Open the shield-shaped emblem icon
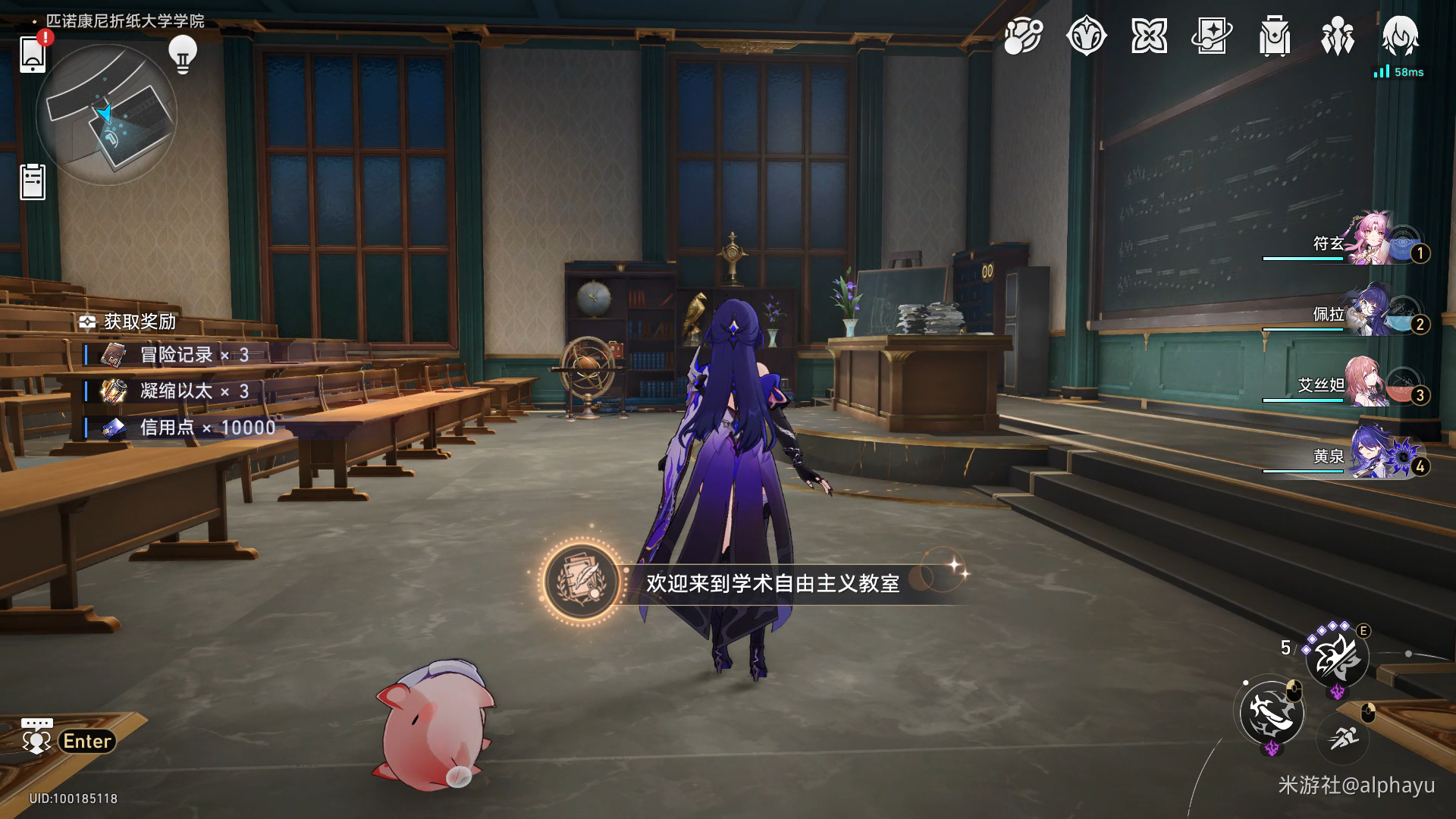 tap(1086, 36)
